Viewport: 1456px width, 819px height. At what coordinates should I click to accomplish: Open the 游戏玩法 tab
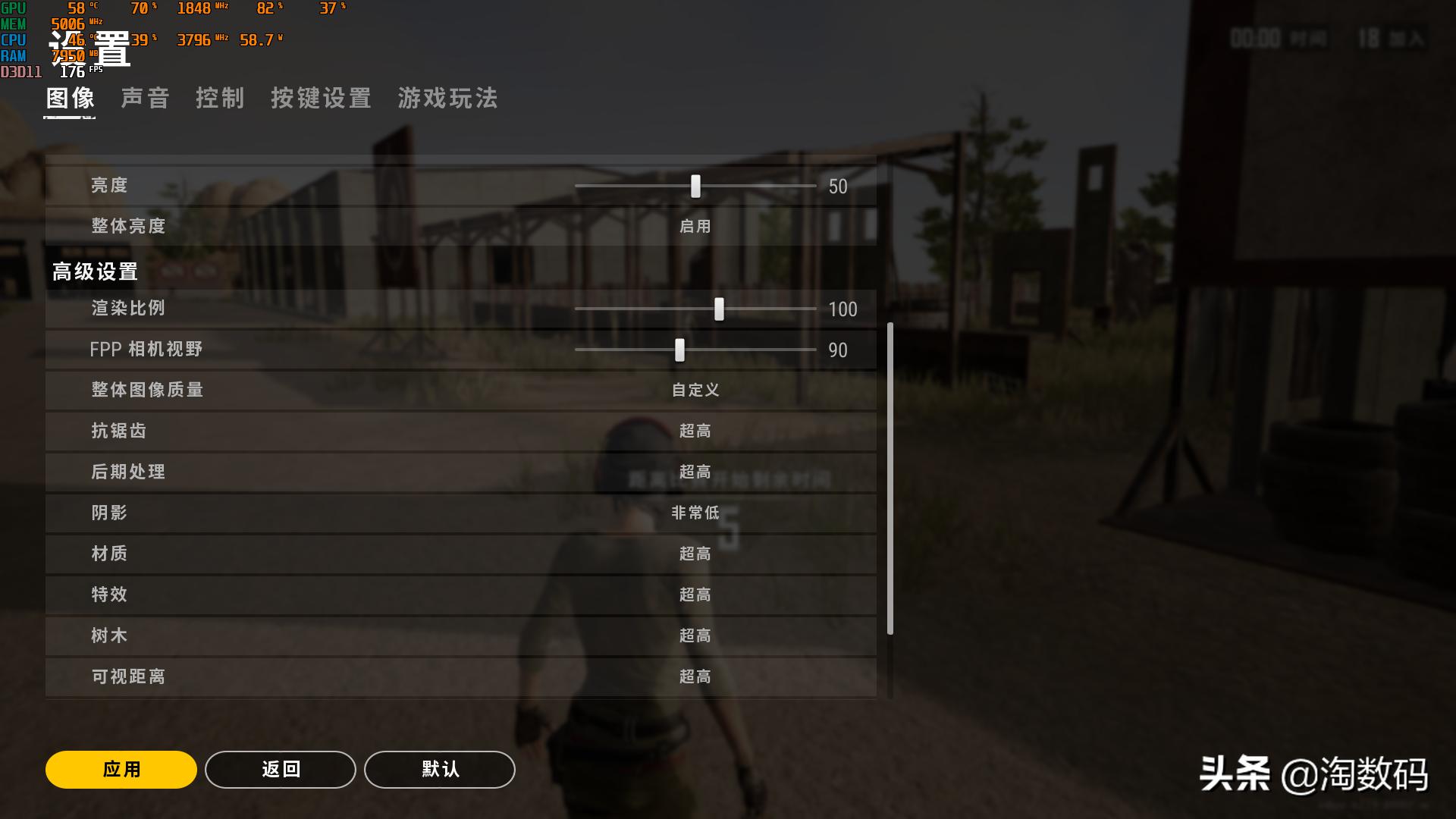pyautogui.click(x=447, y=98)
